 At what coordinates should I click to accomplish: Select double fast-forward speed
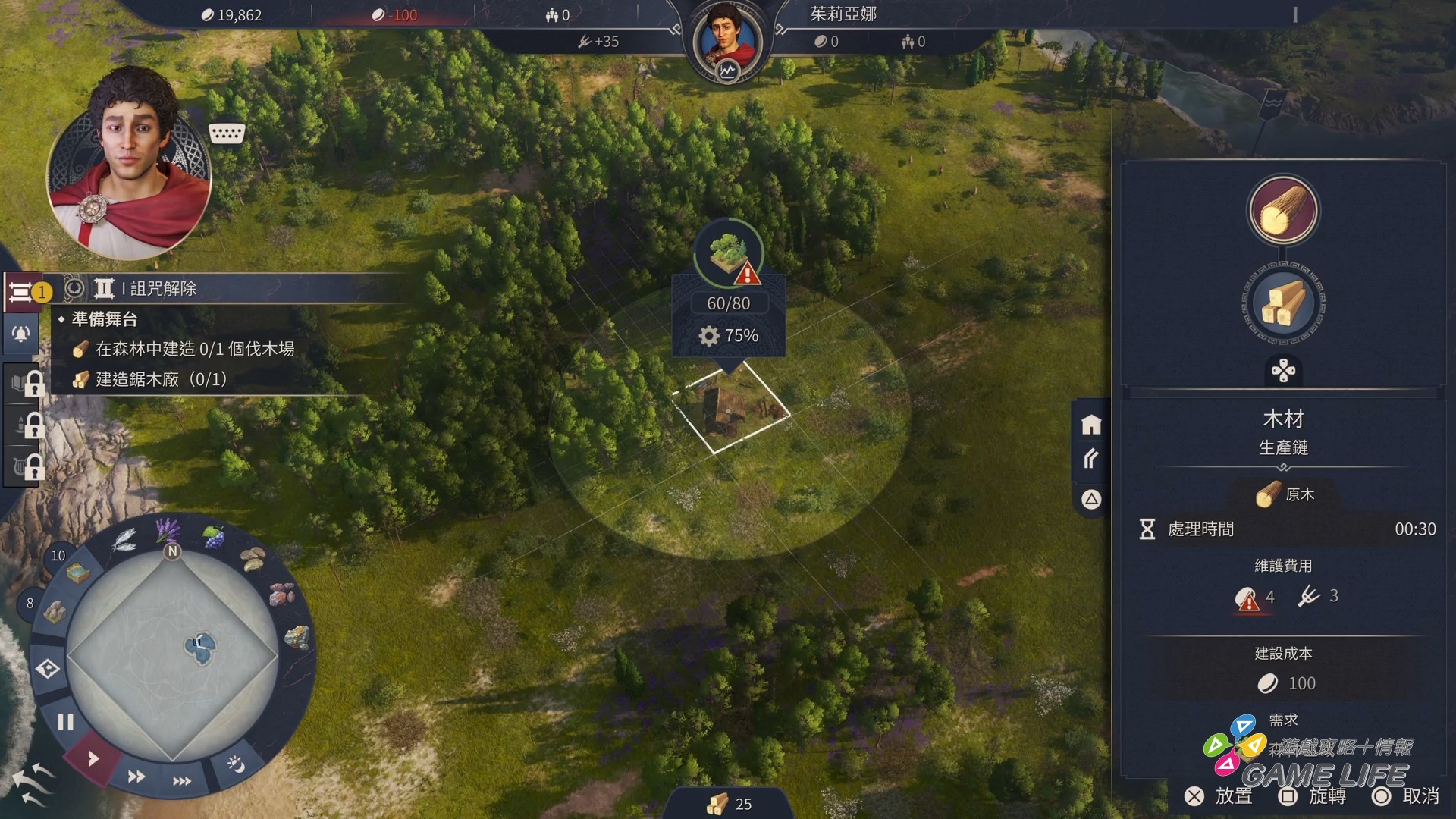pyautogui.click(x=136, y=776)
